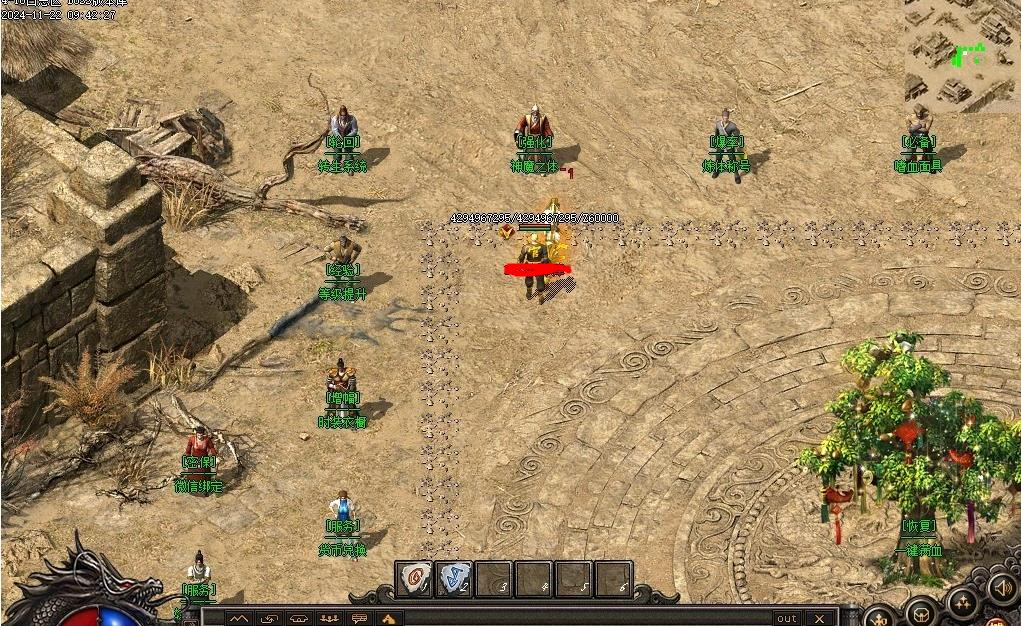The image size is (1021, 626).
Task: Close the bottom bar with the X button
Action: coord(820,618)
